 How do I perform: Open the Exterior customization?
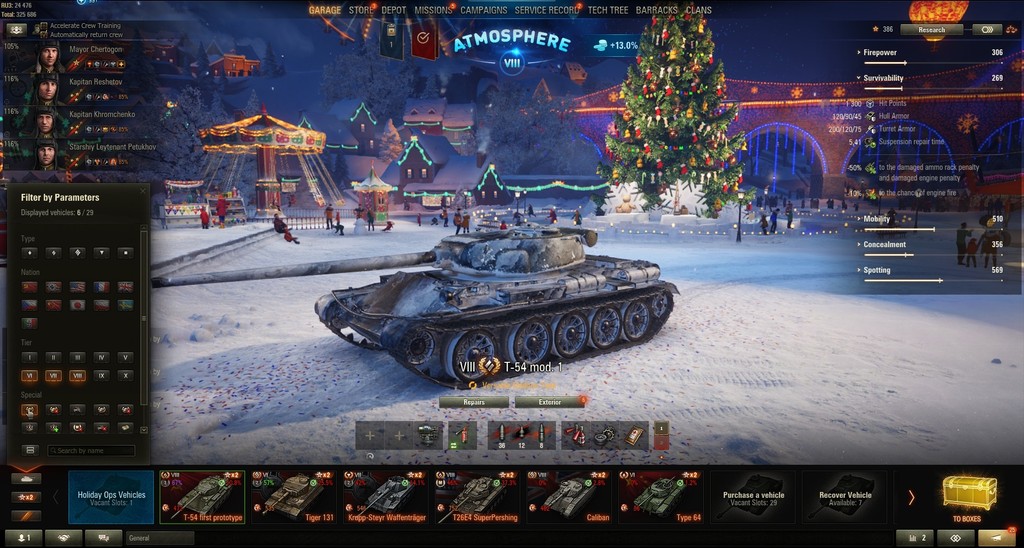pyautogui.click(x=549, y=402)
